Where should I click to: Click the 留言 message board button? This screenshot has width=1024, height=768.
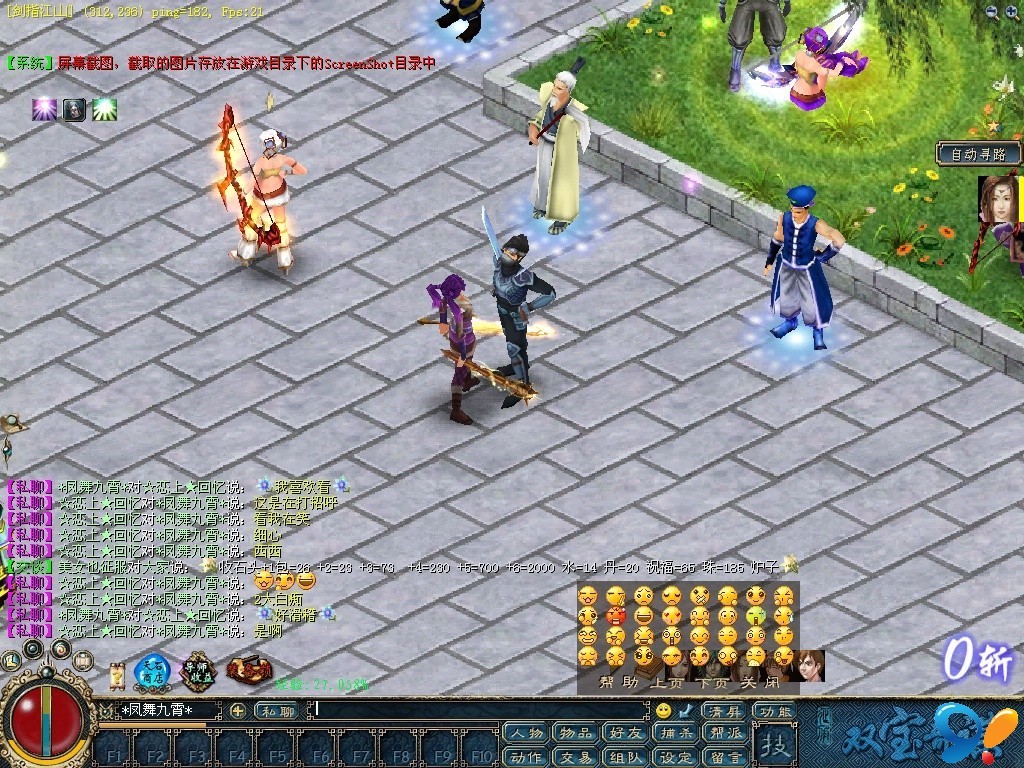(x=725, y=757)
